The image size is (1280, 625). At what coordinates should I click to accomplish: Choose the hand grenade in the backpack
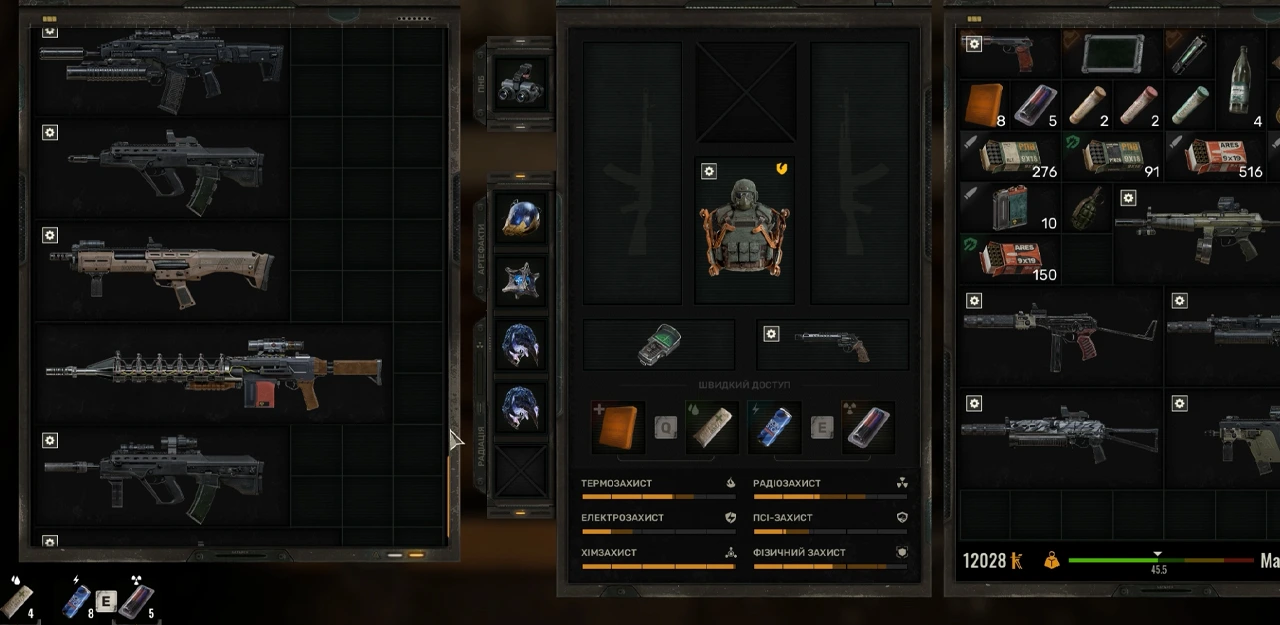click(1086, 207)
